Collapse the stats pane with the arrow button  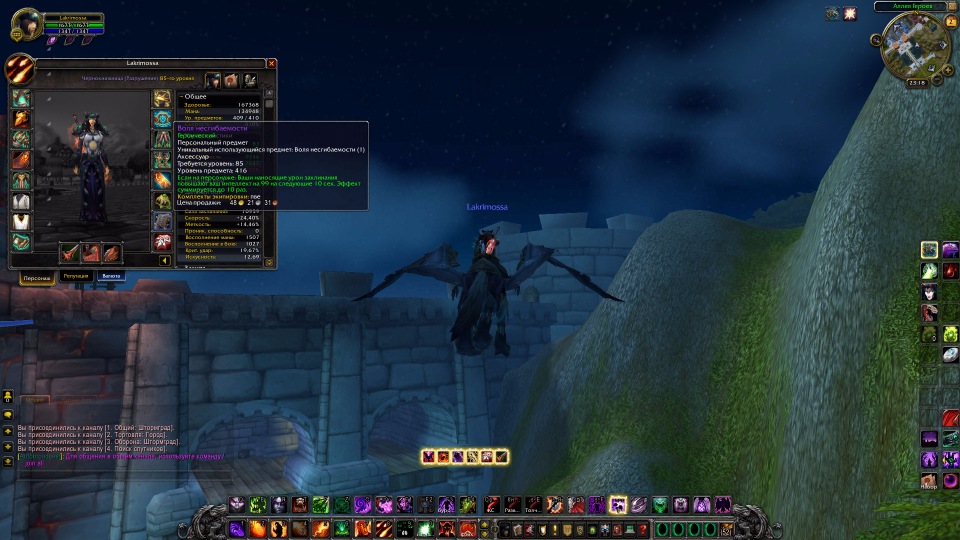[165, 261]
